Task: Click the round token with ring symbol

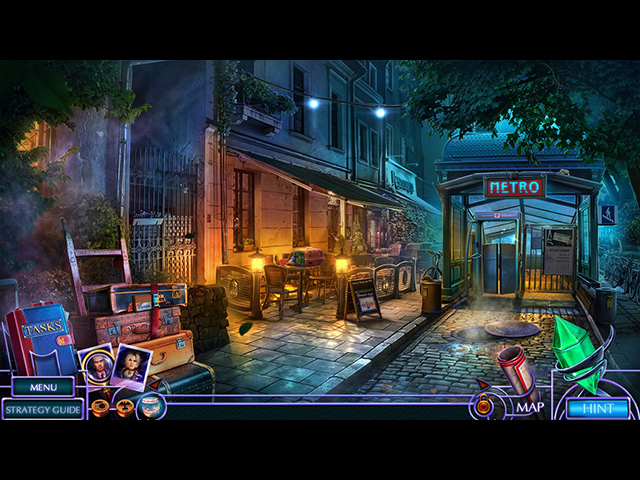Action: pyautogui.click(x=100, y=407)
